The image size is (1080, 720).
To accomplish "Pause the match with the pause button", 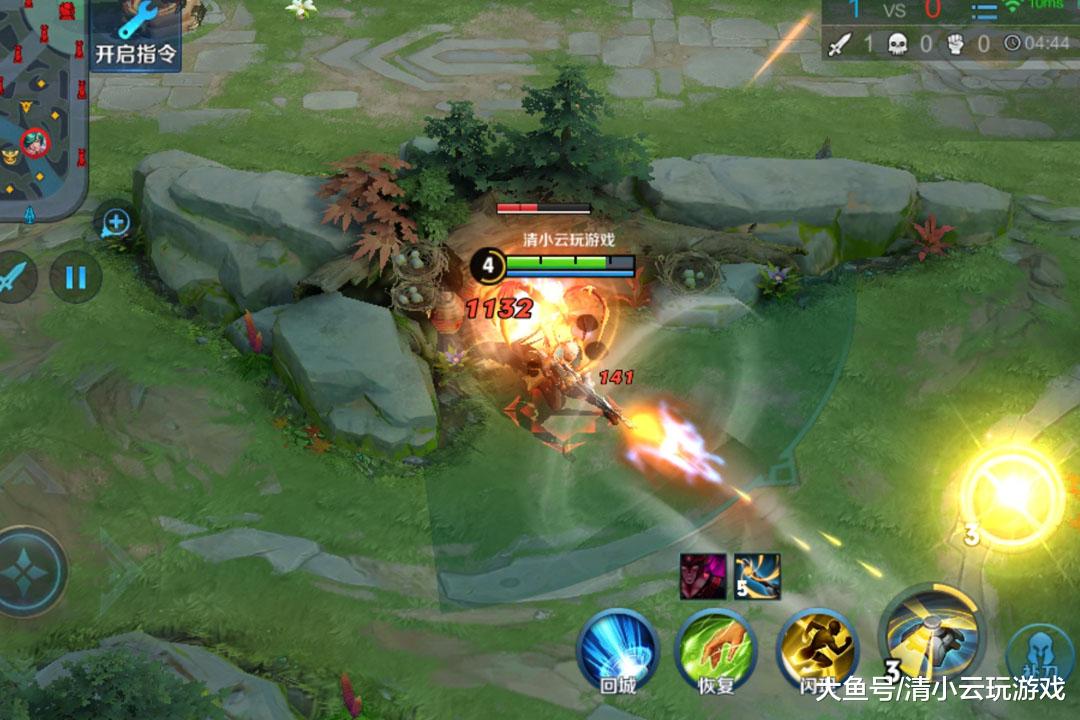I will click(75, 275).
